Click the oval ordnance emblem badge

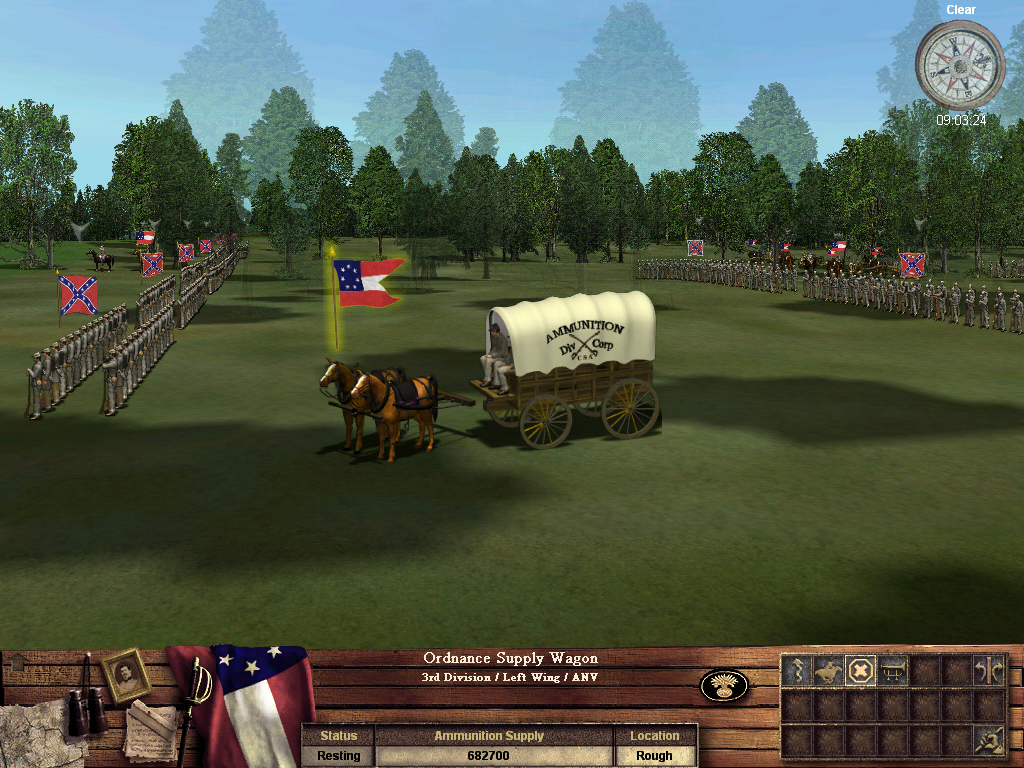click(x=724, y=686)
